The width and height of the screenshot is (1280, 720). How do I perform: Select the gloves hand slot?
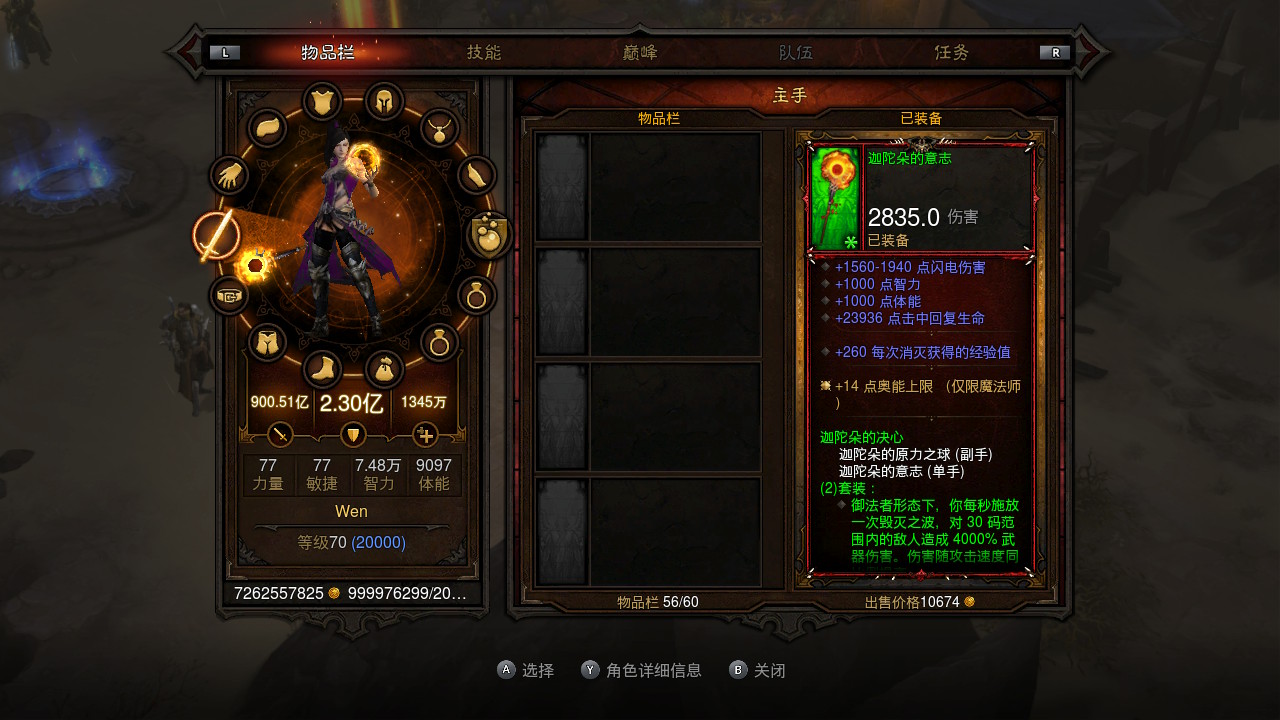(229, 176)
